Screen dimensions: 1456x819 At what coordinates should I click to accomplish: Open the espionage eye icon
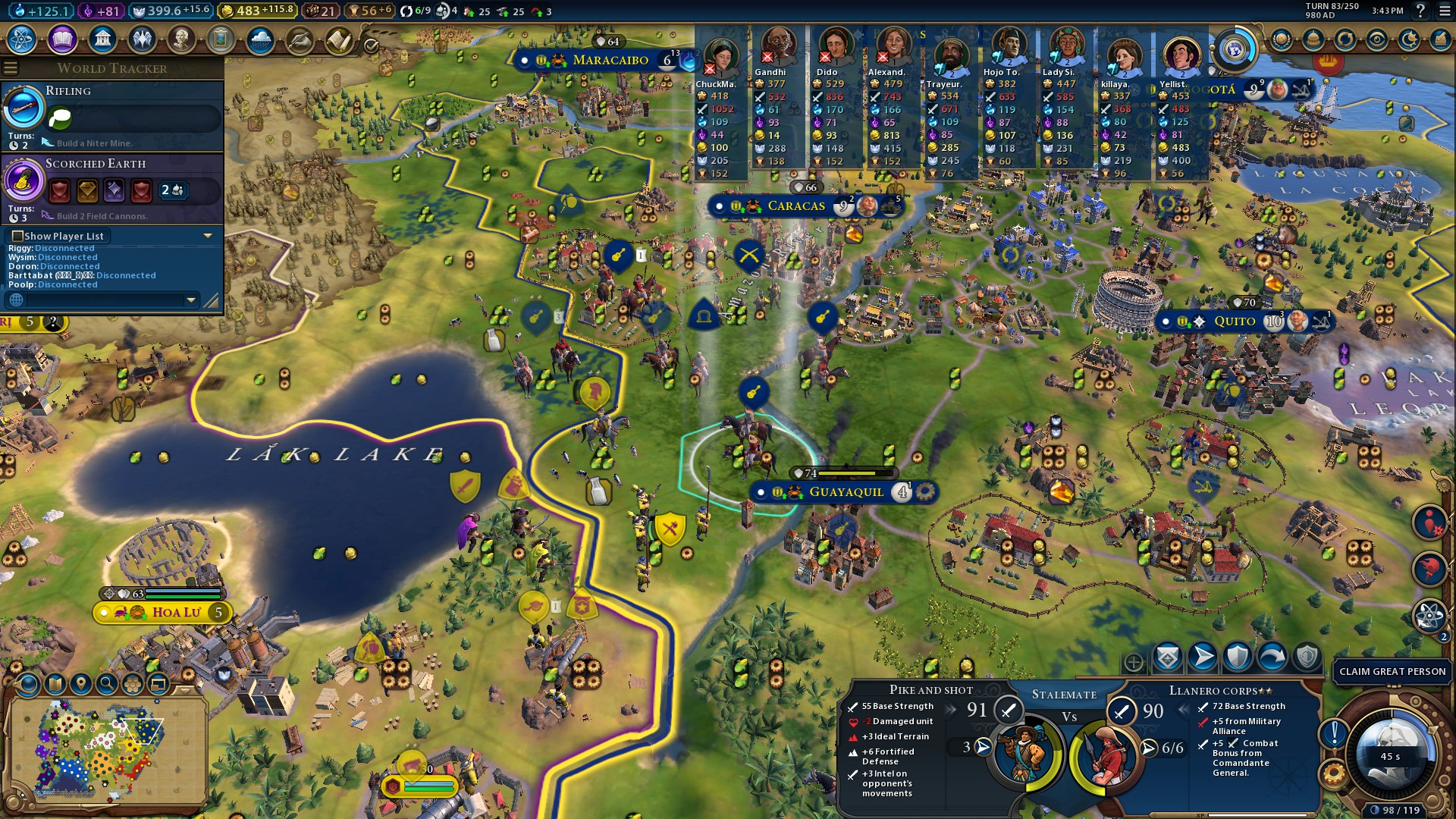tap(1377, 39)
